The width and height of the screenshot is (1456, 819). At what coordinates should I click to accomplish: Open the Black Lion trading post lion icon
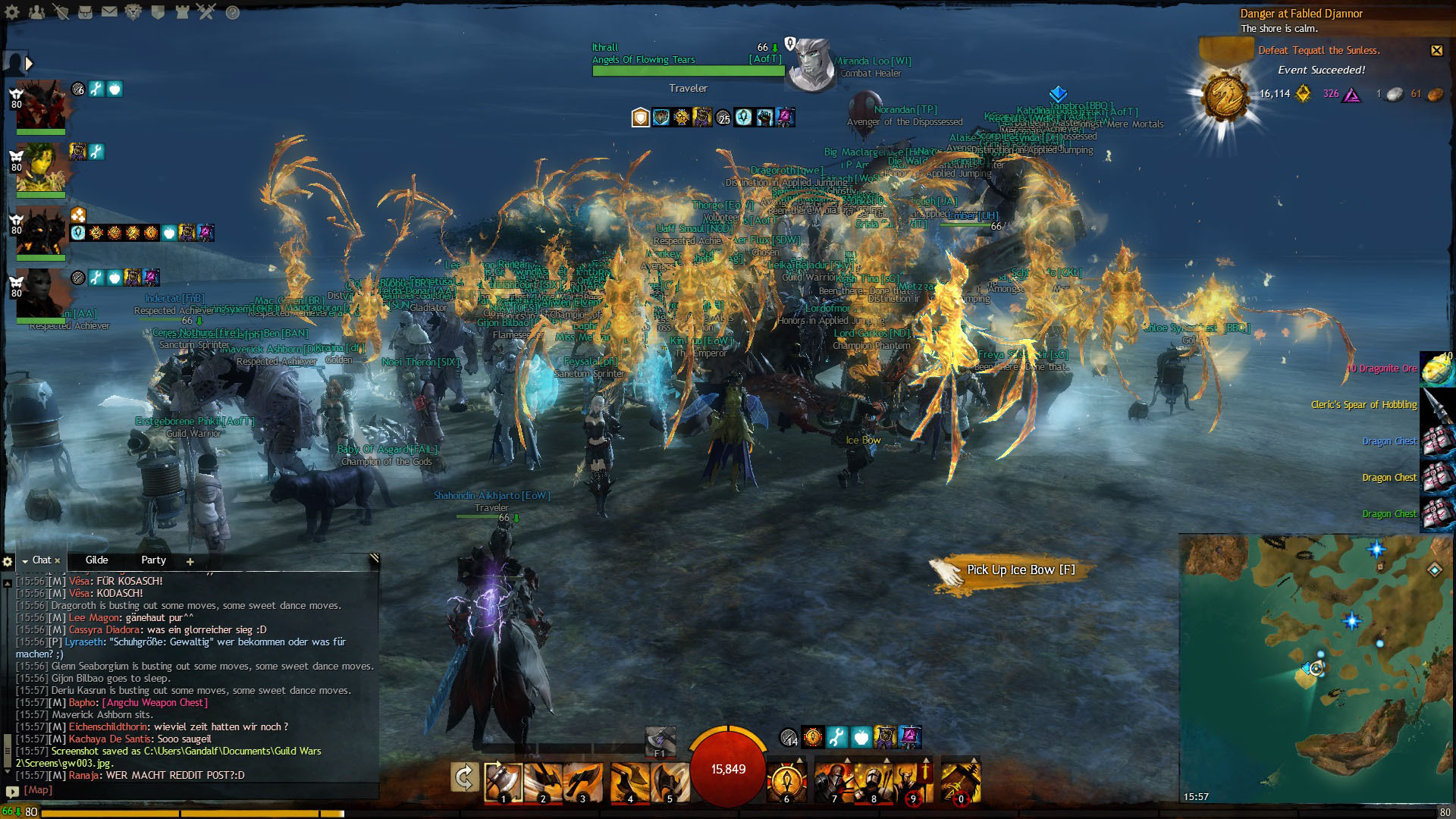133,12
